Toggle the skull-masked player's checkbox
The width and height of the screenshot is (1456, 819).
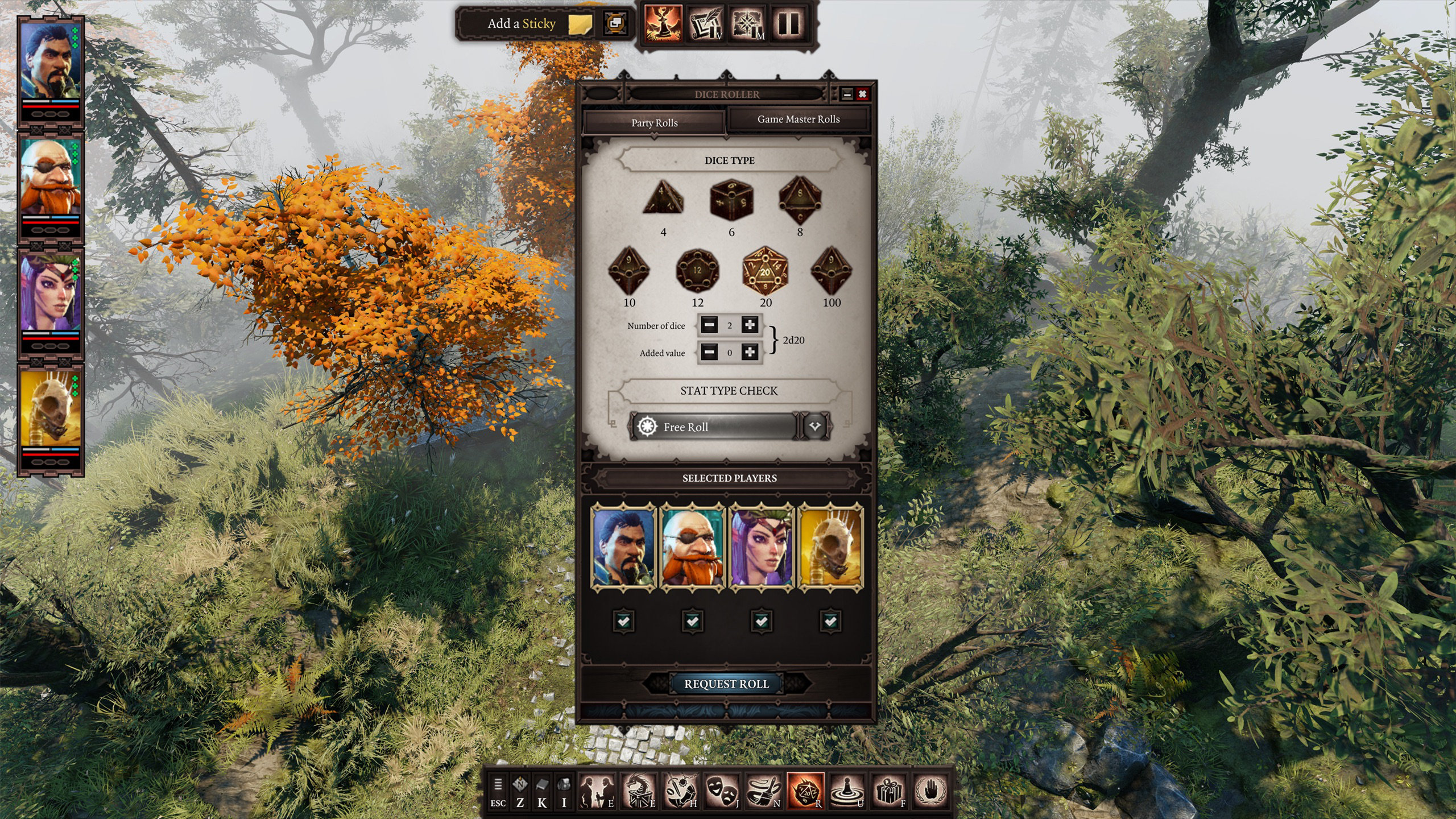click(830, 621)
